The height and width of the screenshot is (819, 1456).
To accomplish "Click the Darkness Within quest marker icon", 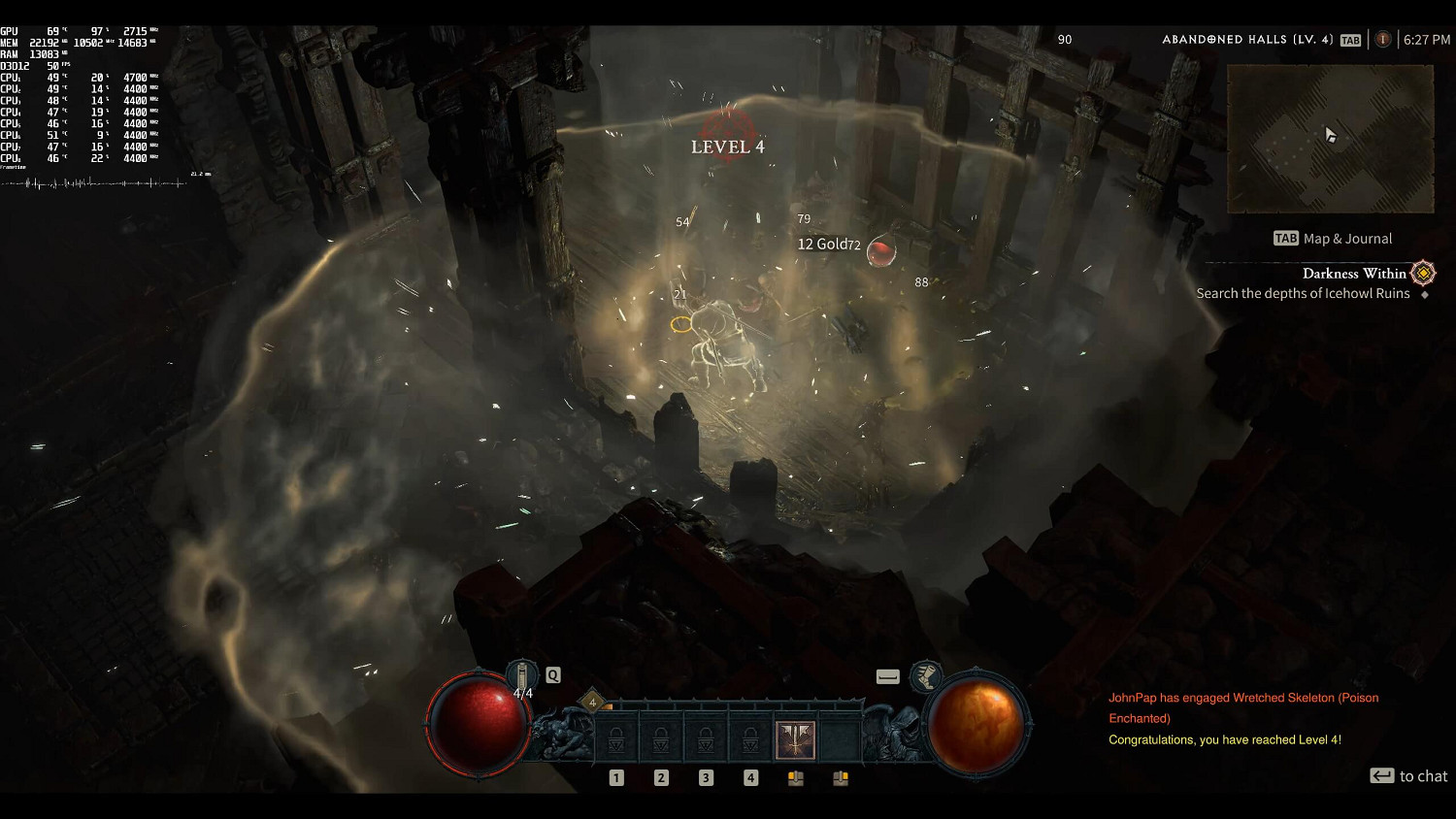I will [x=1423, y=274].
